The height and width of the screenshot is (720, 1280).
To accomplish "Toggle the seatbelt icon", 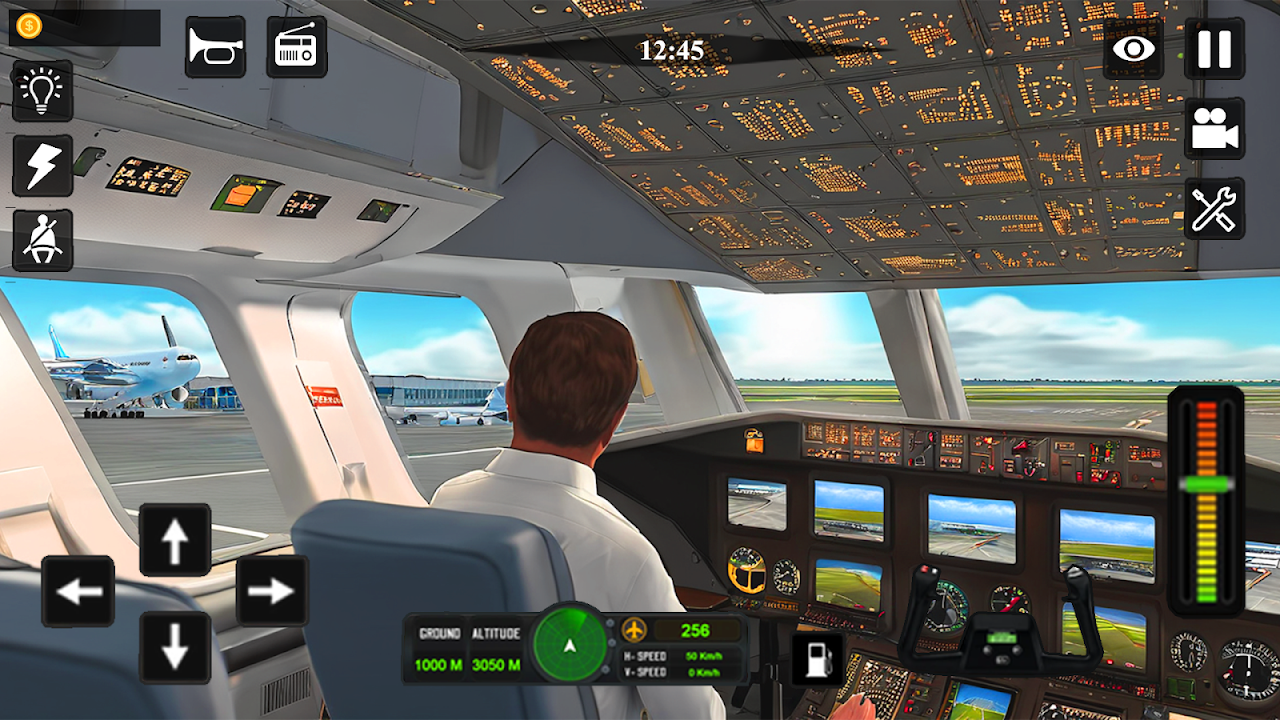I will (x=42, y=240).
